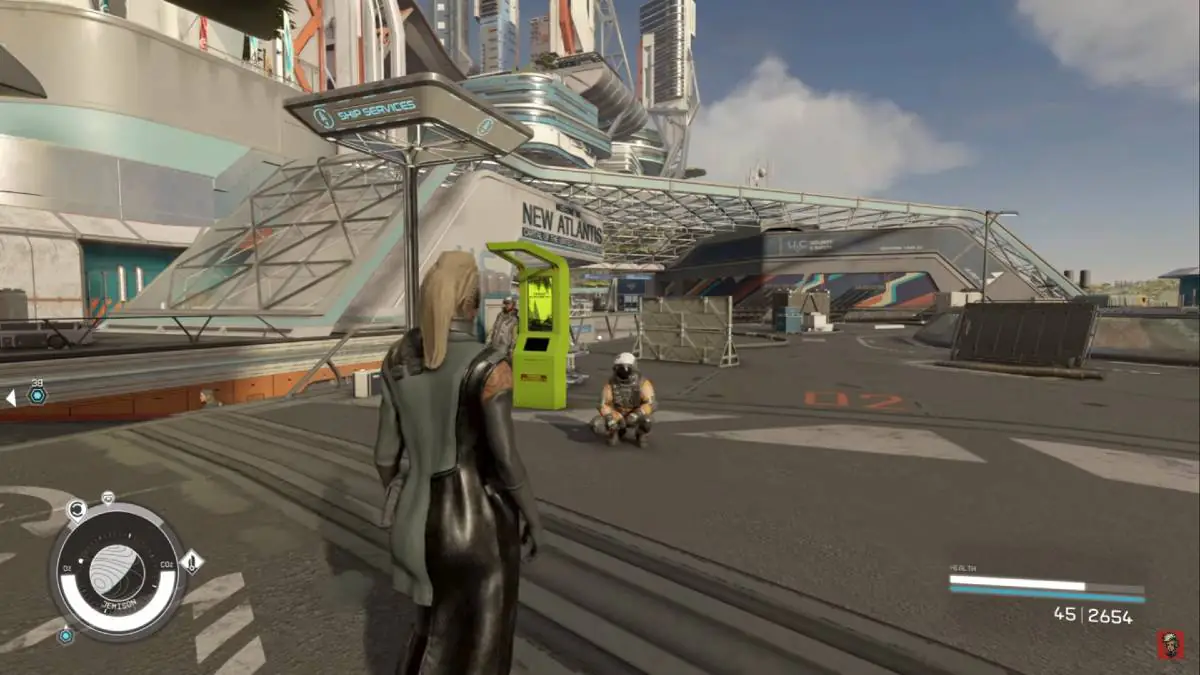1200x675 pixels.
Task: Open the red pixel-art avatar watermark
Action: tap(1168, 644)
